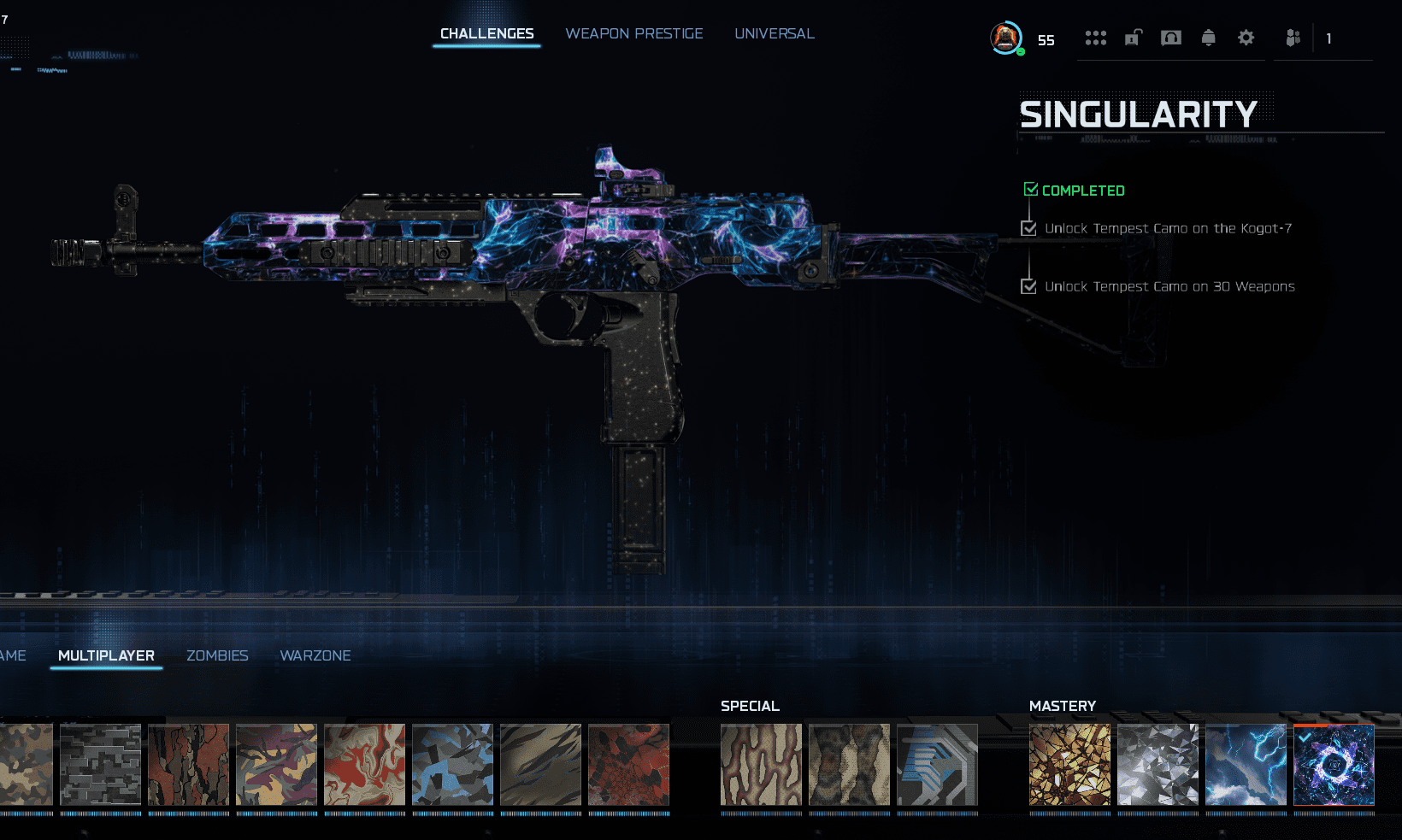Open the notifications bell
The height and width of the screenshot is (840, 1402).
(1208, 38)
